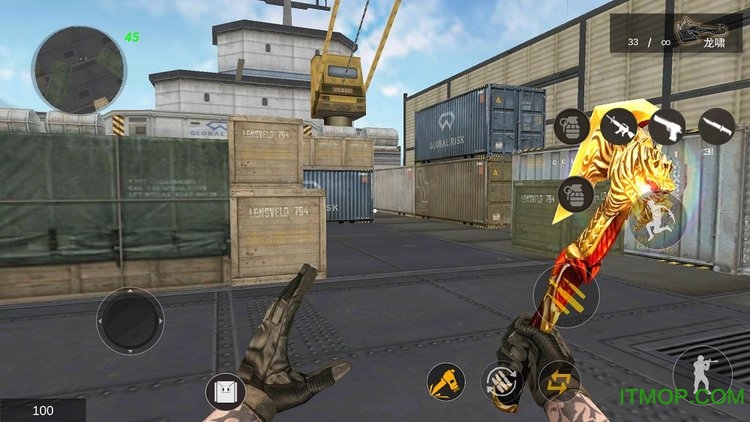Screen dimensions: 750x422
Task: Select the grenade from the top weapon row
Action: [571, 126]
